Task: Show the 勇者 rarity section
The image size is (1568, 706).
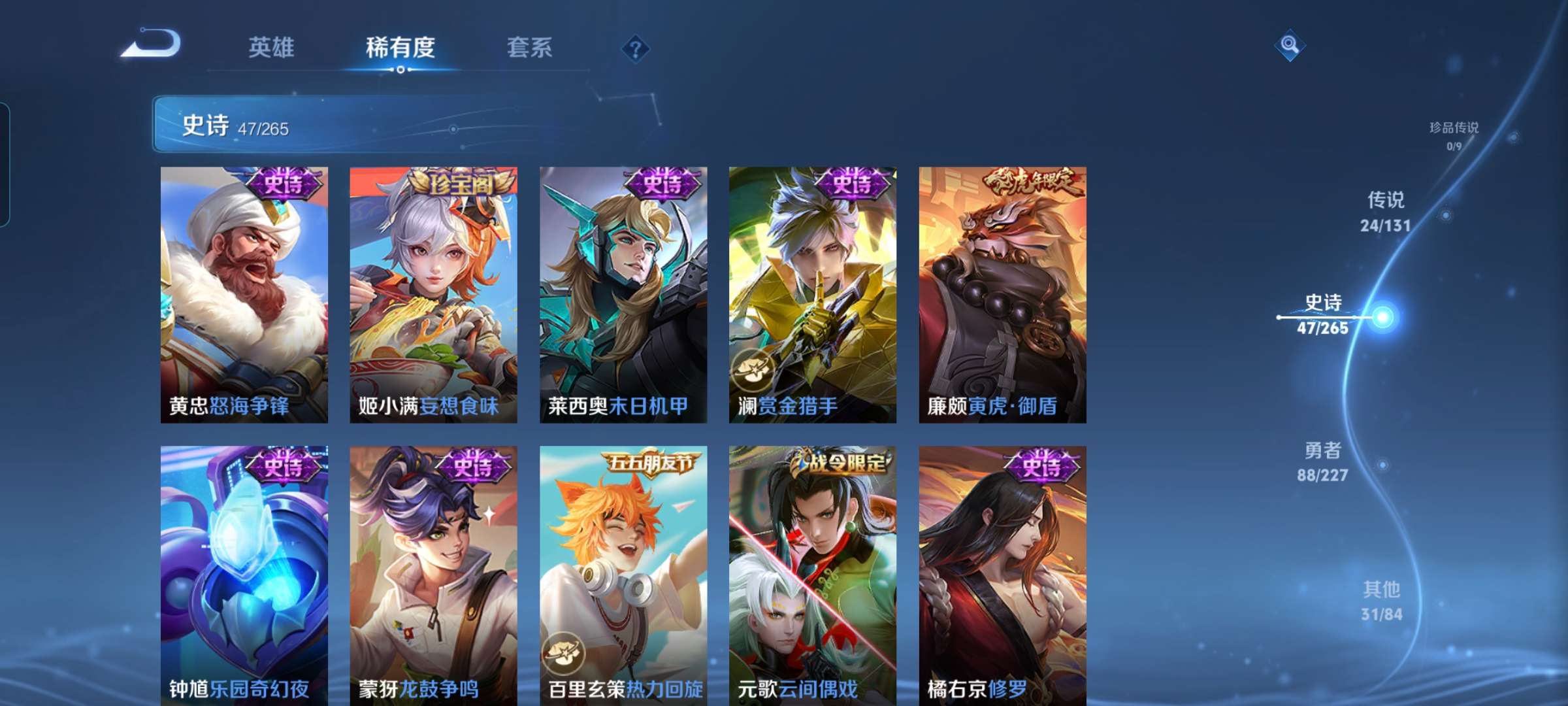Action: click(x=1323, y=462)
